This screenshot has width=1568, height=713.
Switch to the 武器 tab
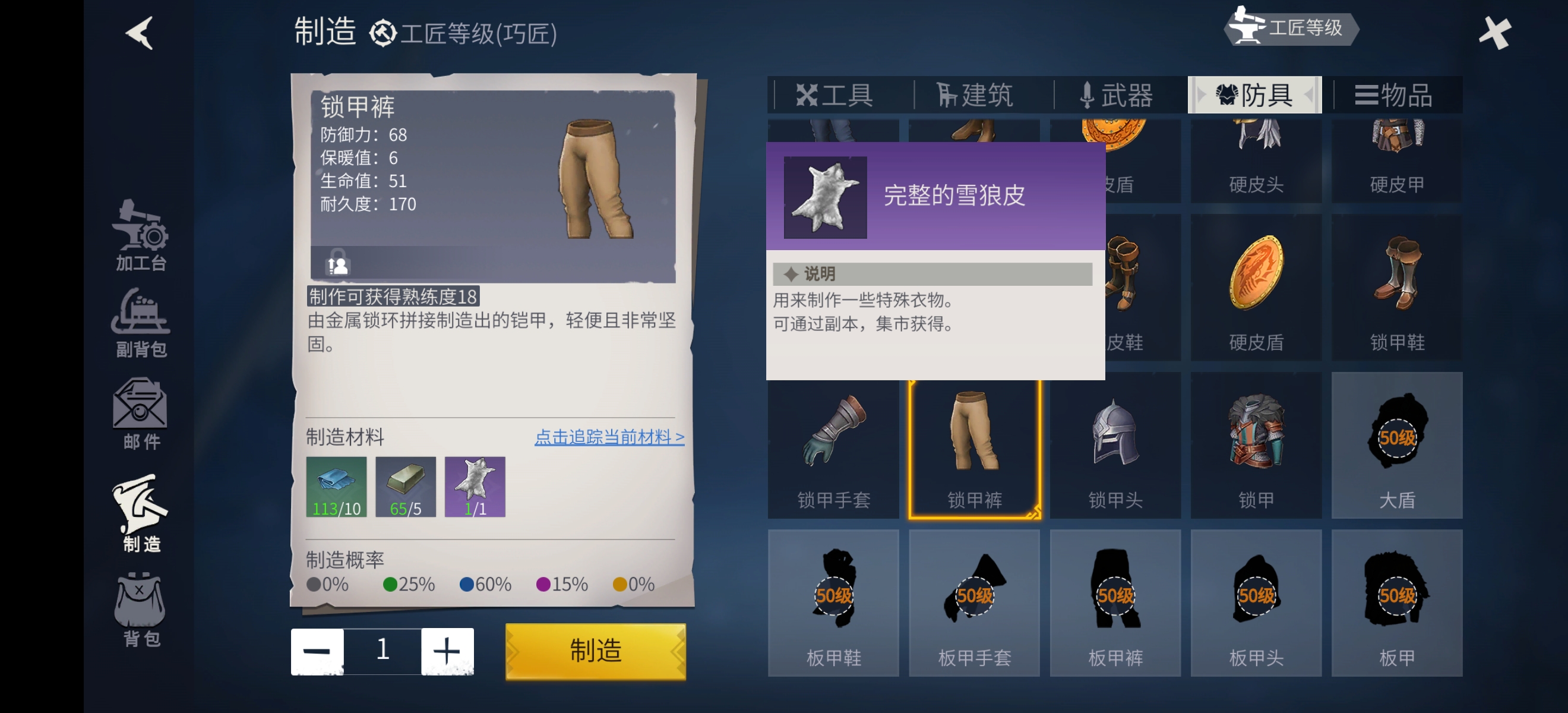[1118, 95]
